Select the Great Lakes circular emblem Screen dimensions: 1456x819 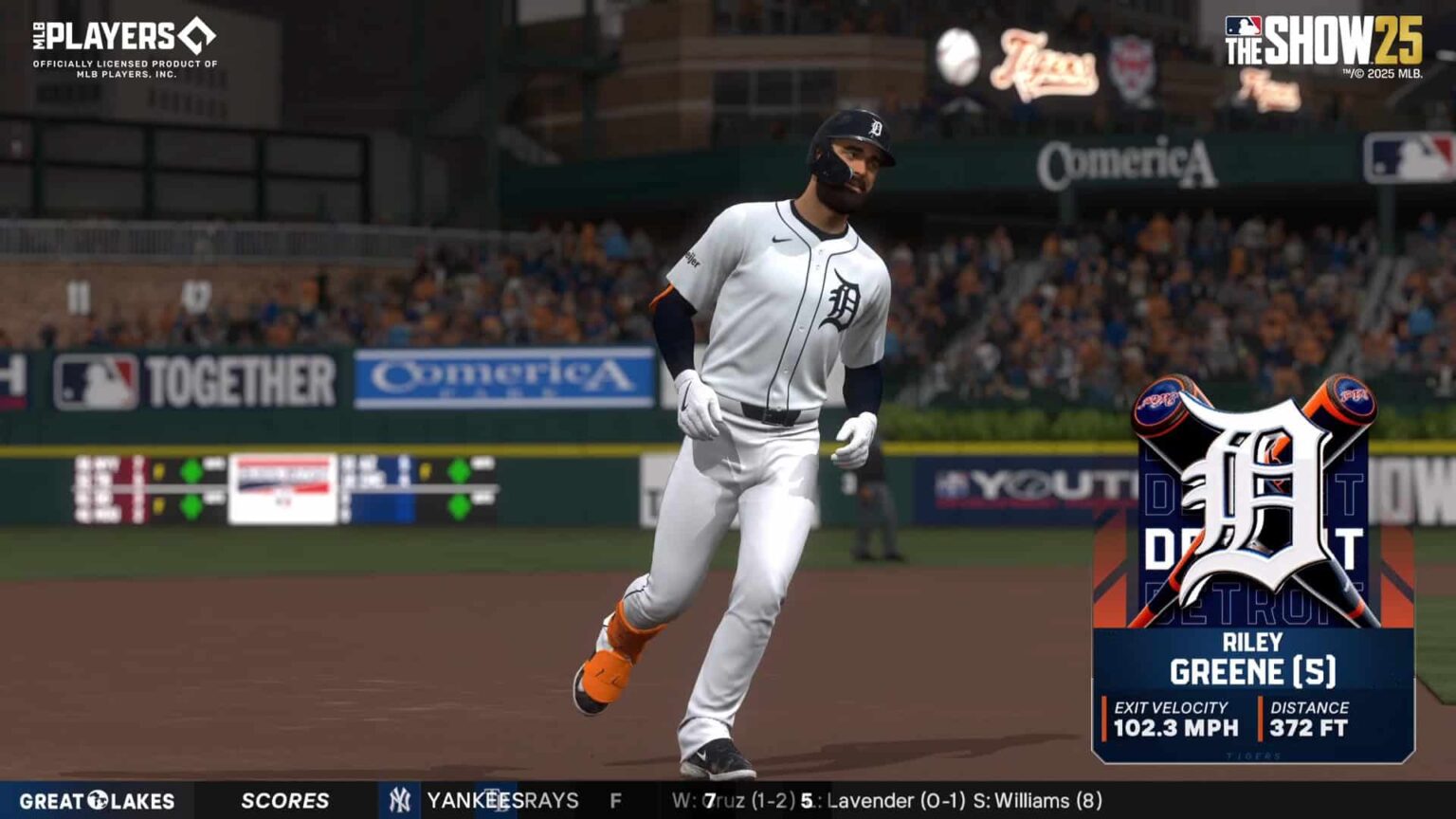click(x=96, y=799)
